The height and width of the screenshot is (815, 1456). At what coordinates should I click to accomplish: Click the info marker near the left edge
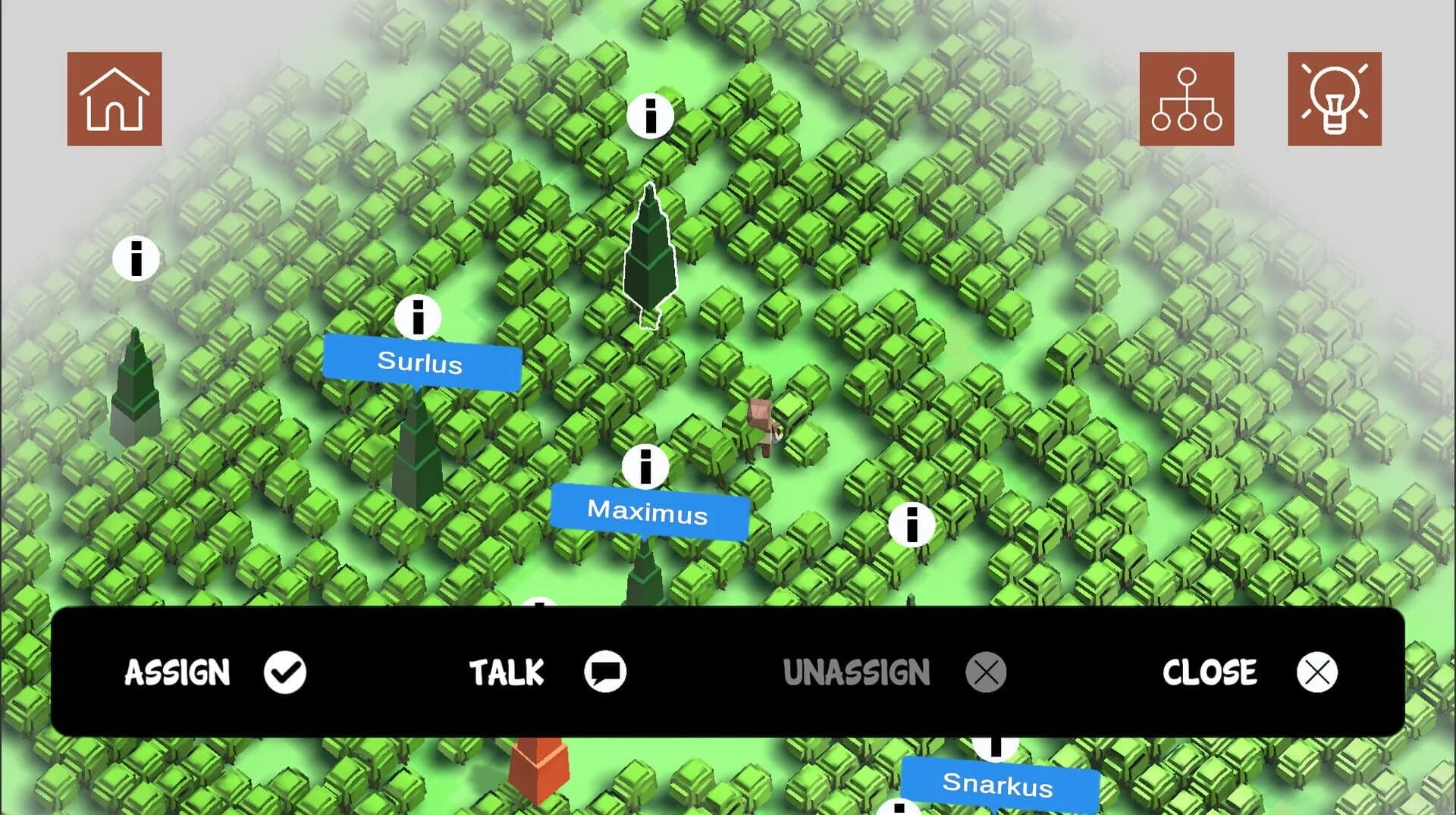coord(135,260)
